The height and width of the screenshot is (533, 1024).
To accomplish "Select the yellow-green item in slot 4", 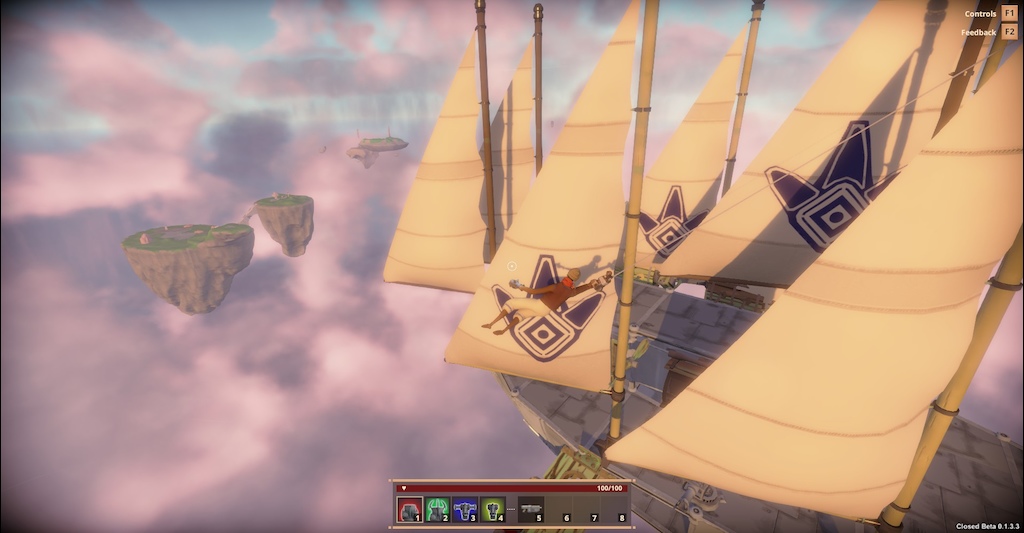I will 492,510.
